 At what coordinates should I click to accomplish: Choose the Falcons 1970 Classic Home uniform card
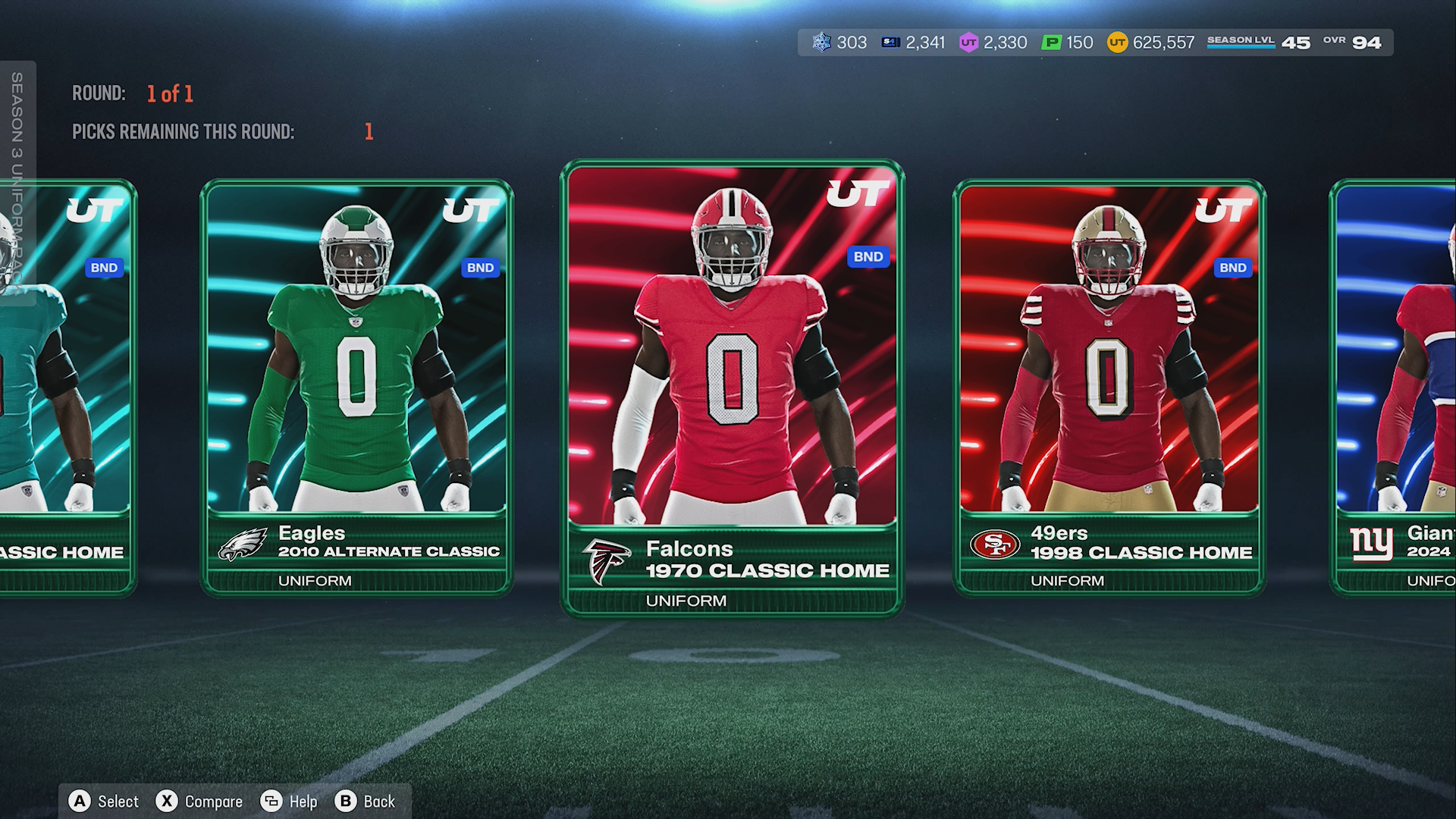[732, 387]
